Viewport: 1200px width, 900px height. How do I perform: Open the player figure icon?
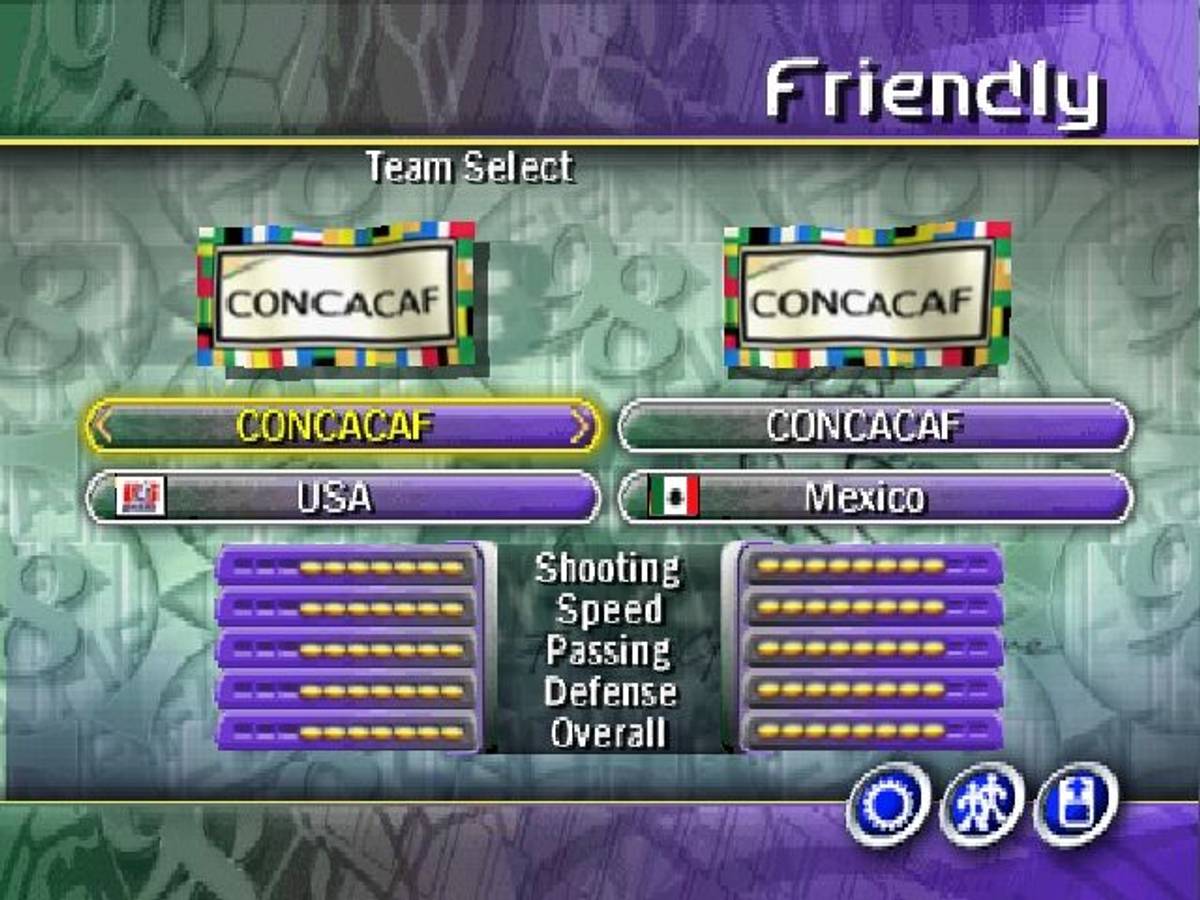click(x=982, y=803)
